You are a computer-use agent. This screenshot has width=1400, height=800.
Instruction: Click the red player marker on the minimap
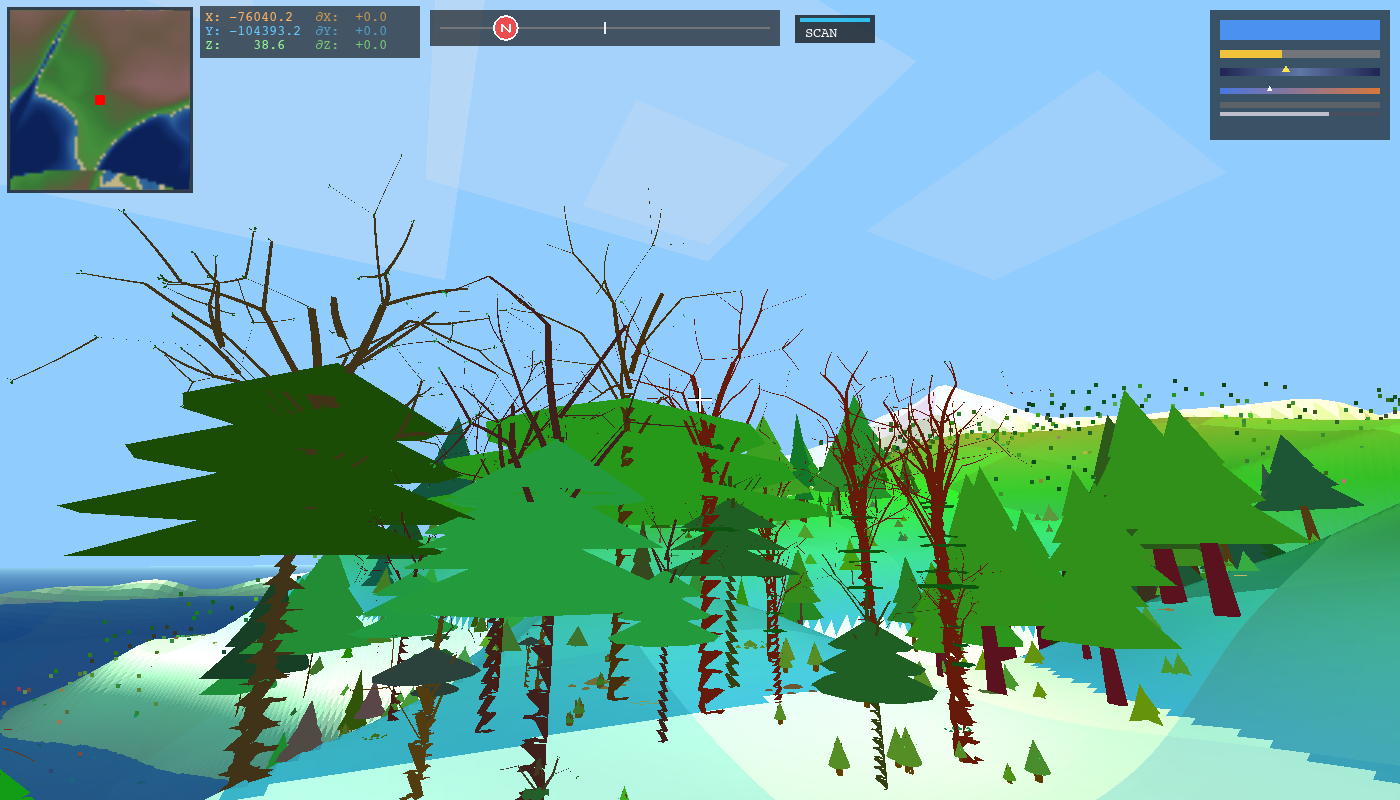coord(99,100)
